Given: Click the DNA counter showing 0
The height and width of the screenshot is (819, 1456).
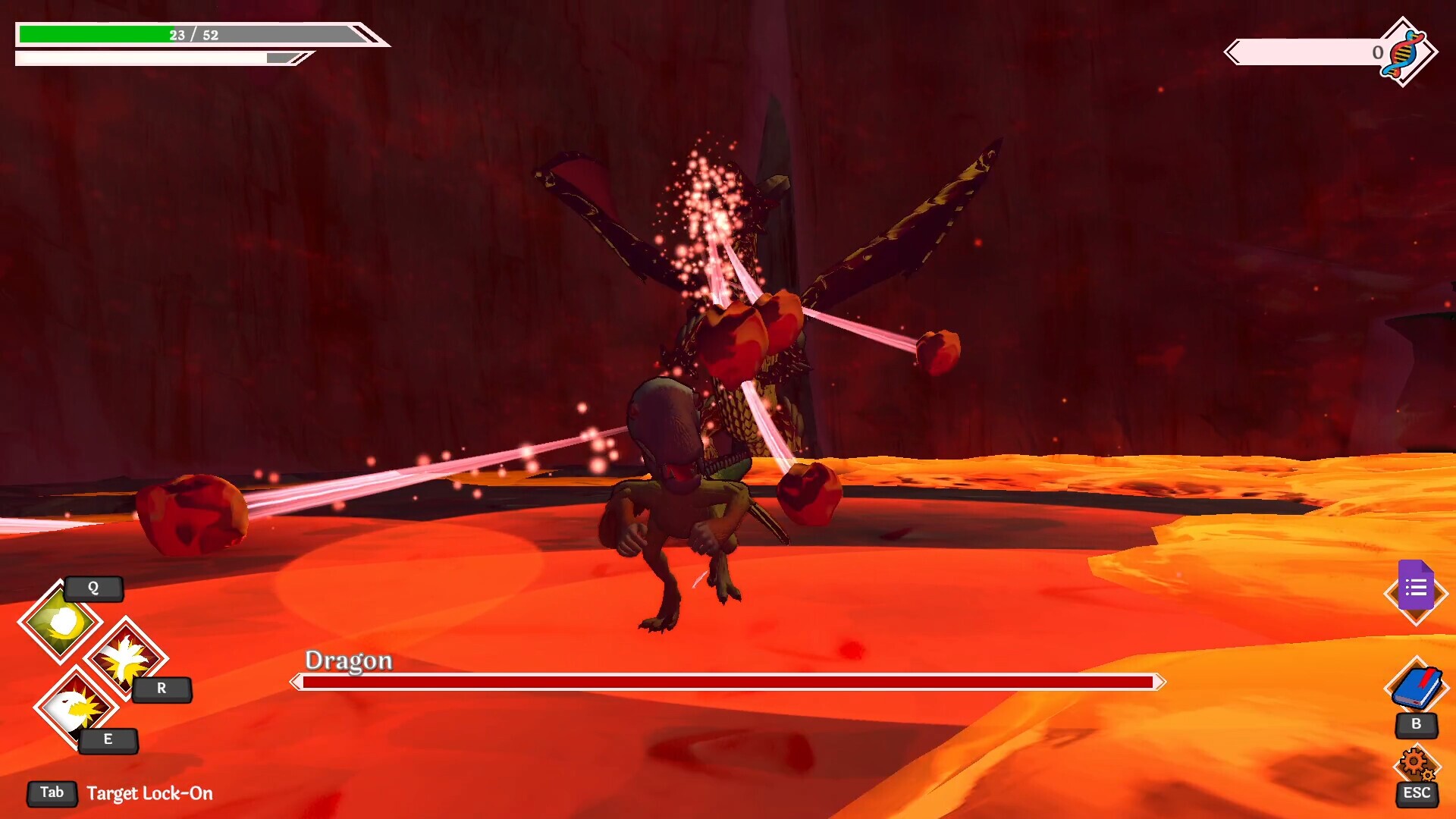Looking at the screenshot, I should (1377, 53).
